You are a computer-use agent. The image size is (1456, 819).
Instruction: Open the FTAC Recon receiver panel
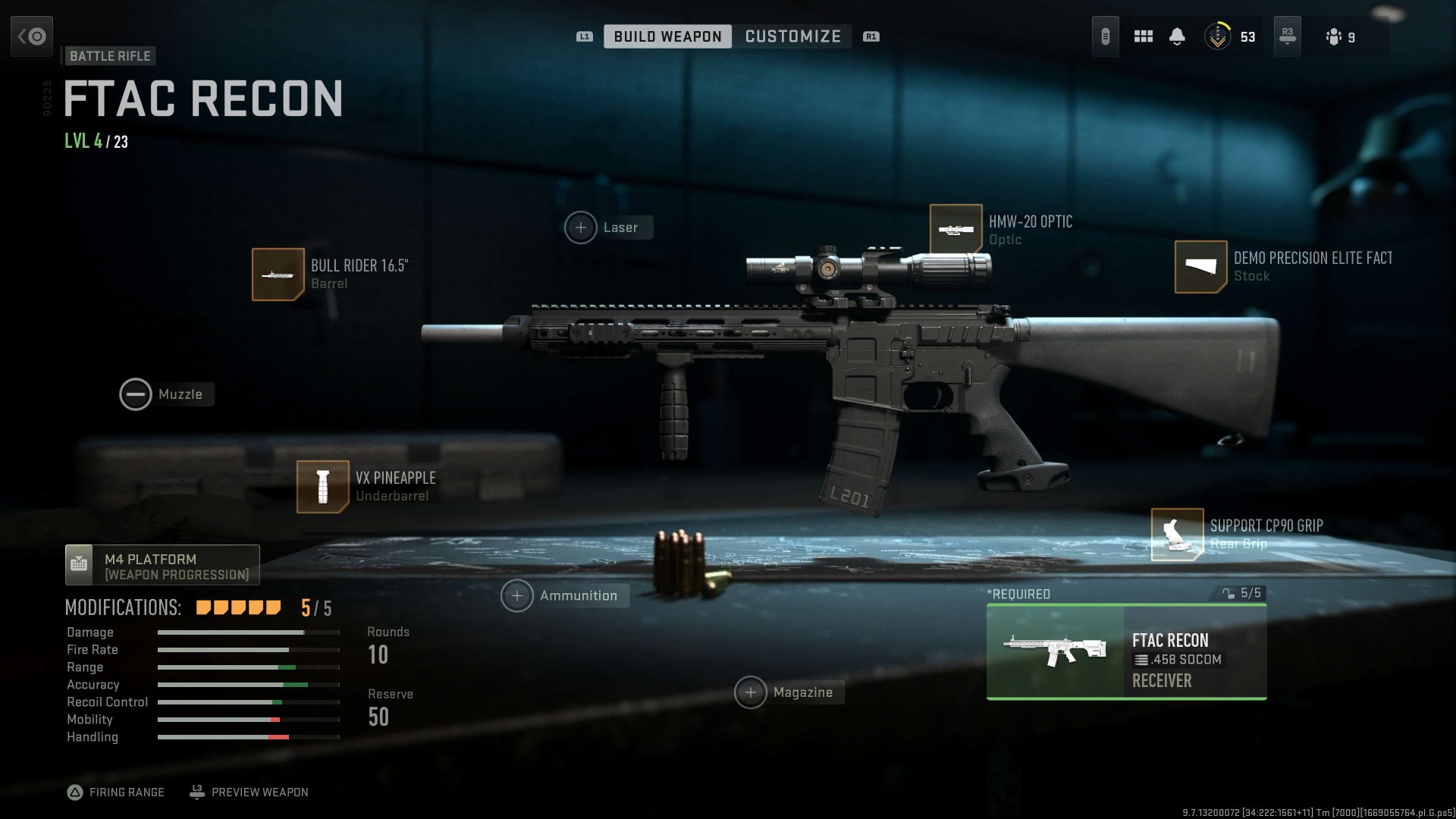[1125, 652]
